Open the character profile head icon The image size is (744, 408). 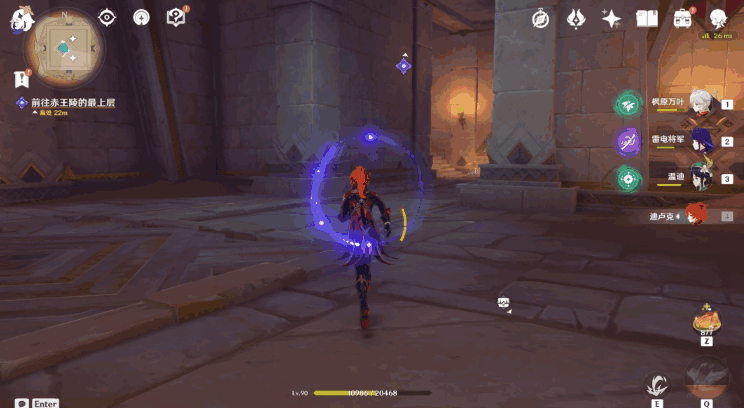719,19
